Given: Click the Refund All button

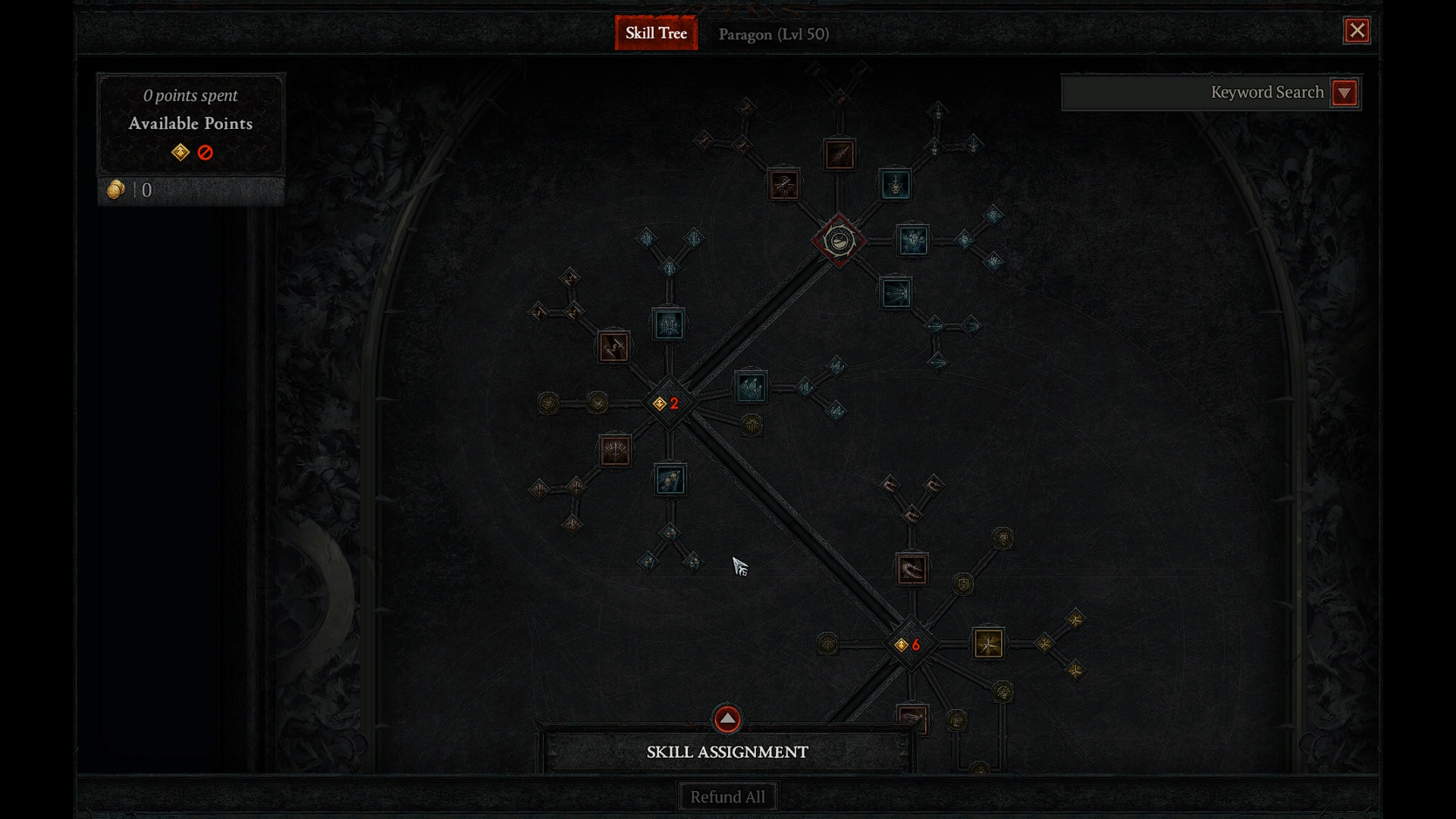Looking at the screenshot, I should pyautogui.click(x=727, y=797).
